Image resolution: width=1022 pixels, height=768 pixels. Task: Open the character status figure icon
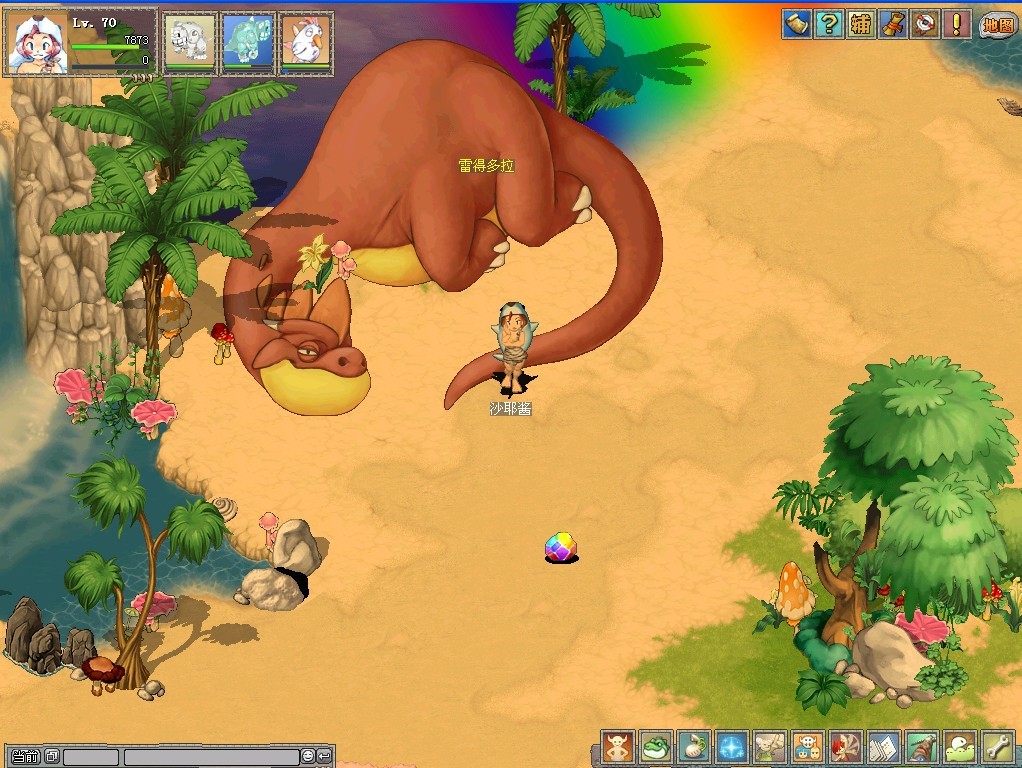coord(617,746)
